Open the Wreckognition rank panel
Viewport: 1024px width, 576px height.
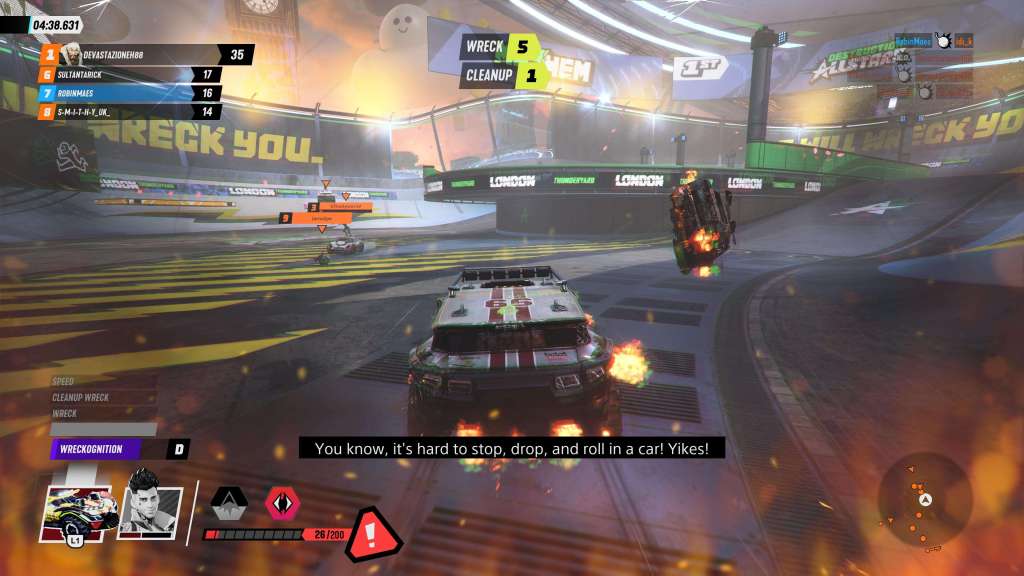coord(118,450)
